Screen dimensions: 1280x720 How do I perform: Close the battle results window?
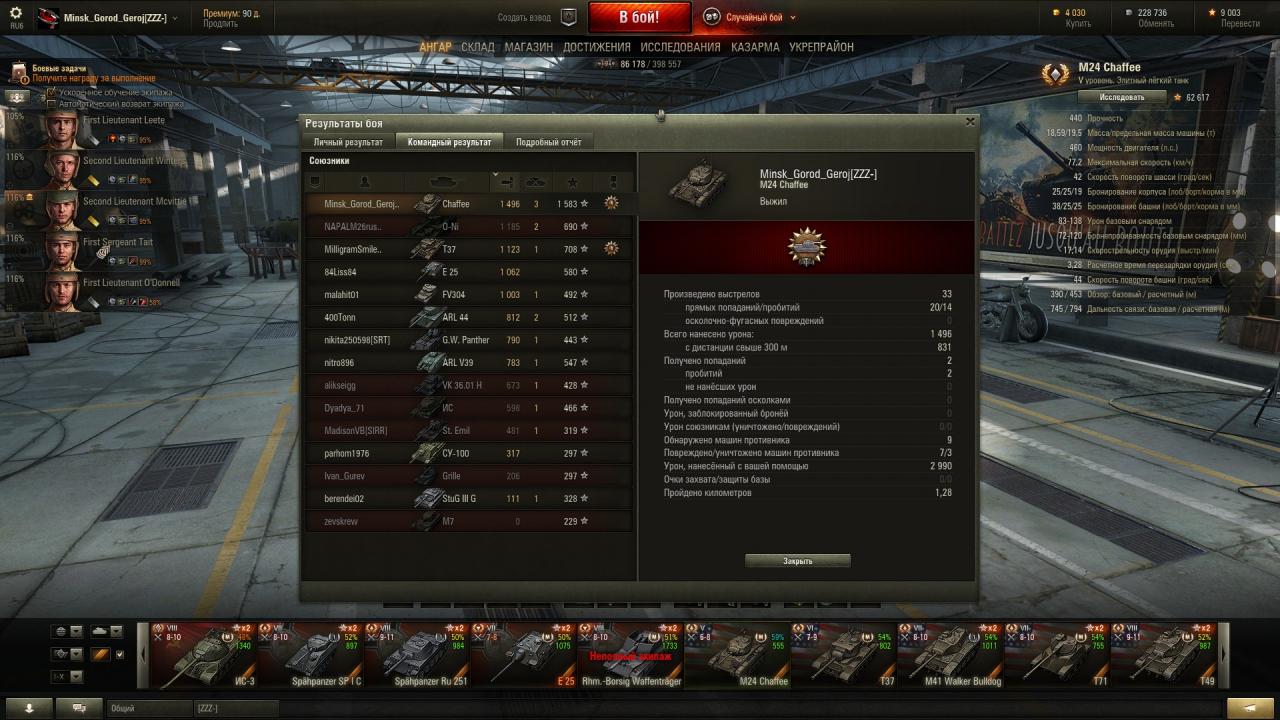tap(969, 122)
